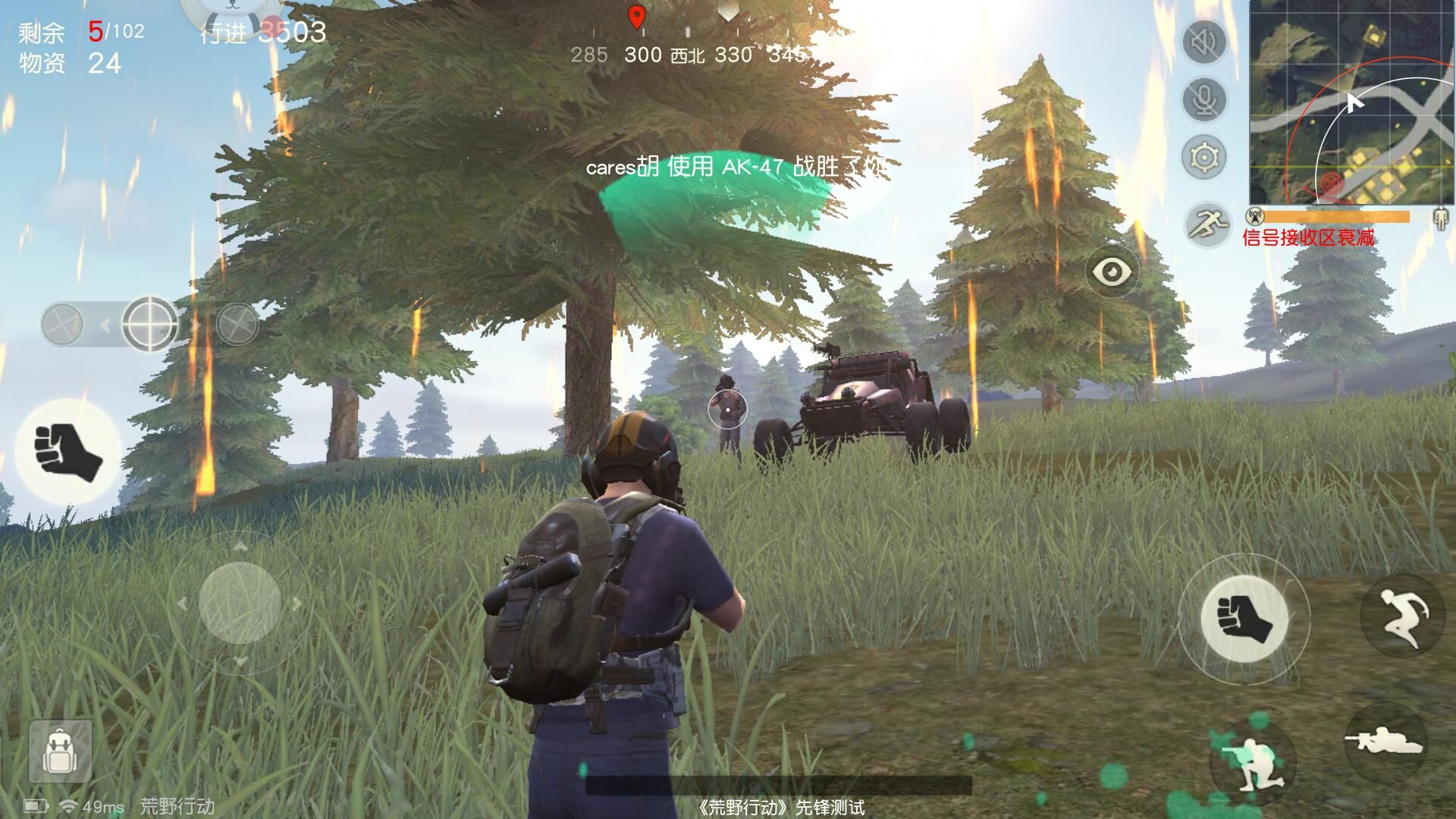Tap the crosshair weapon slot selector
Viewport: 1456px width, 819px height.
tap(149, 325)
